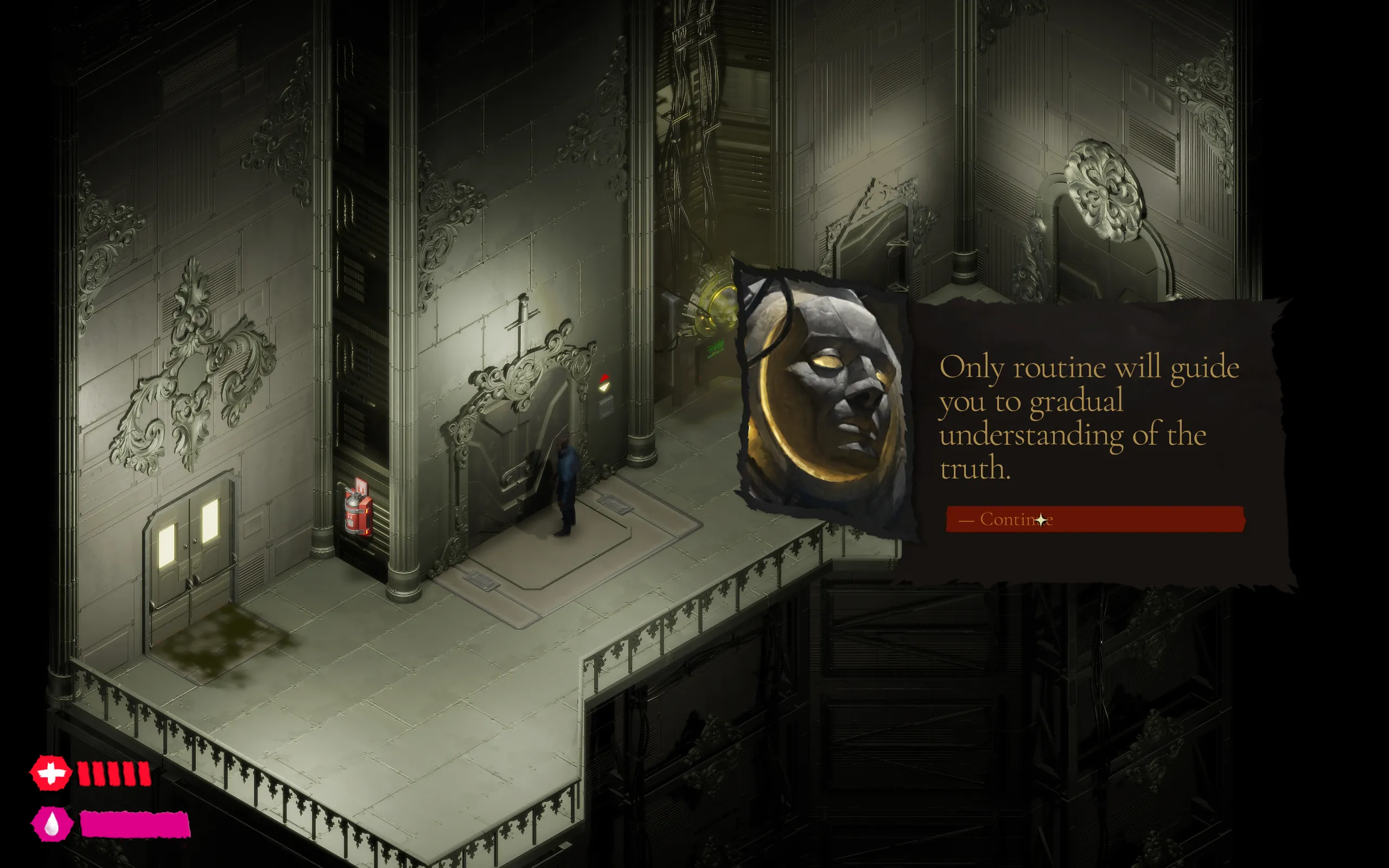The height and width of the screenshot is (868, 1389).
Task: Continue the mask's dialogue
Action: [1094, 519]
